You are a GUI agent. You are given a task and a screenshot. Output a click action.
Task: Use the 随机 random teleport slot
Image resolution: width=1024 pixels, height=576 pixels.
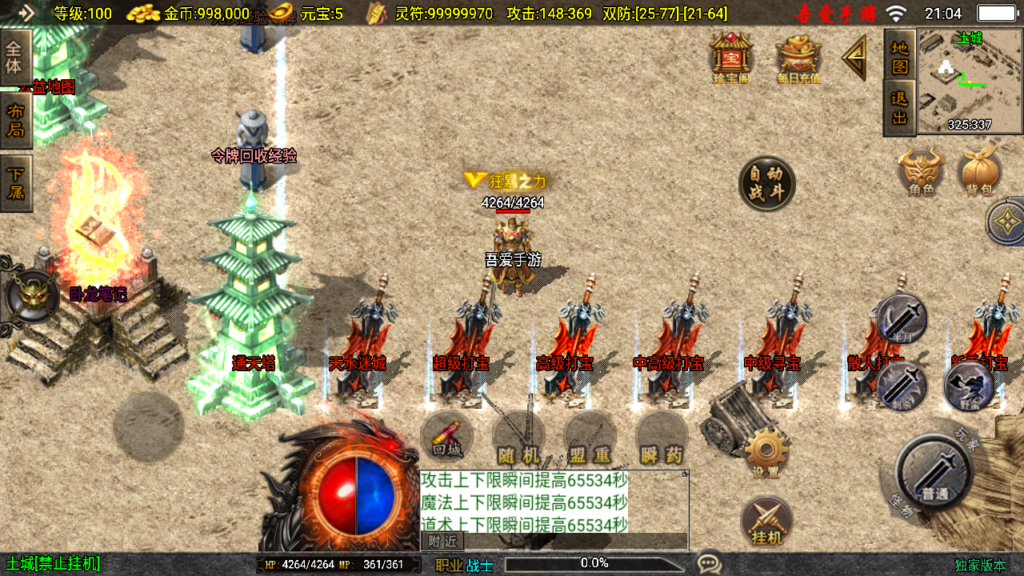518,439
